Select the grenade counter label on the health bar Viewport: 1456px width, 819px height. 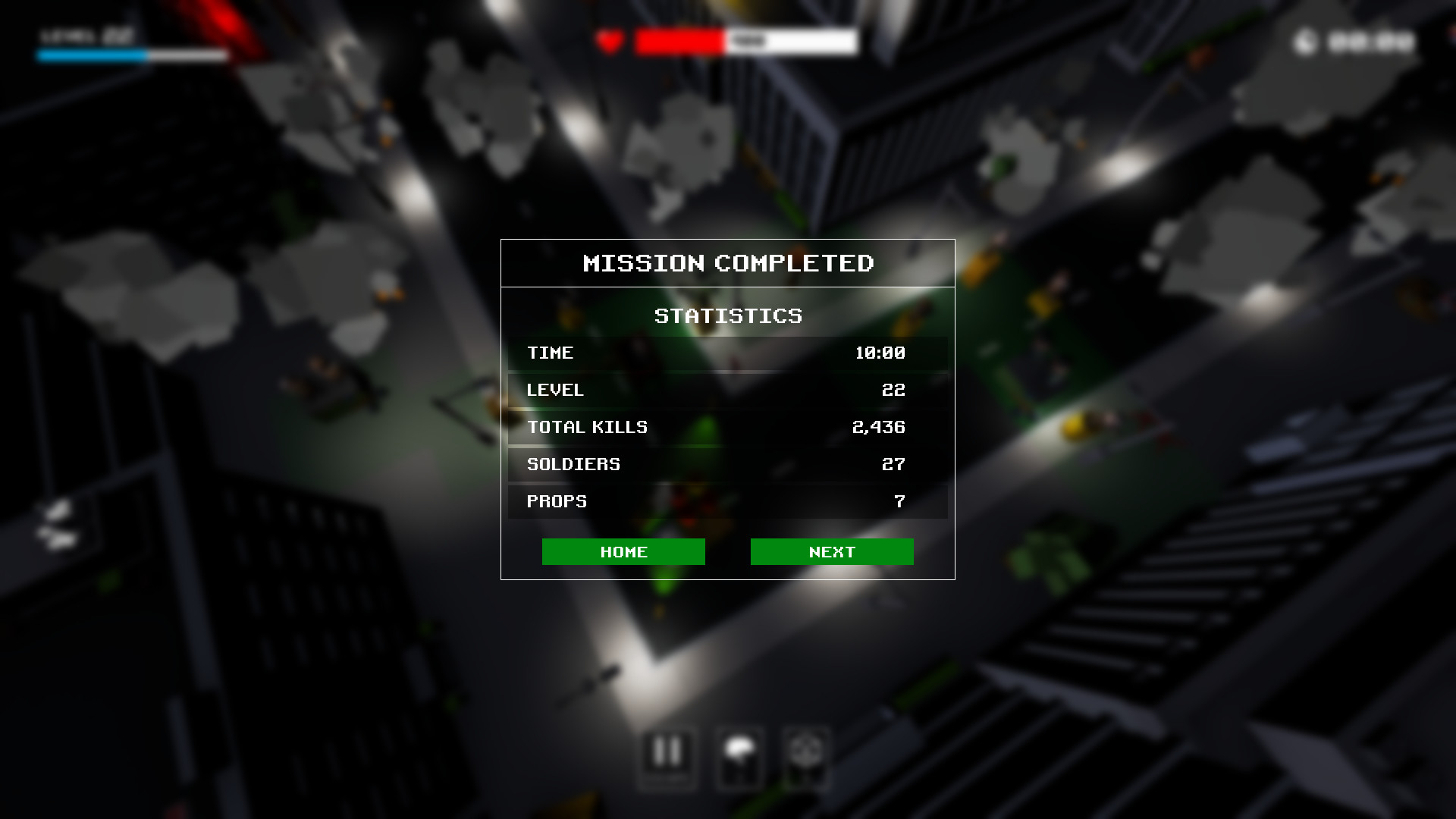tap(747, 42)
